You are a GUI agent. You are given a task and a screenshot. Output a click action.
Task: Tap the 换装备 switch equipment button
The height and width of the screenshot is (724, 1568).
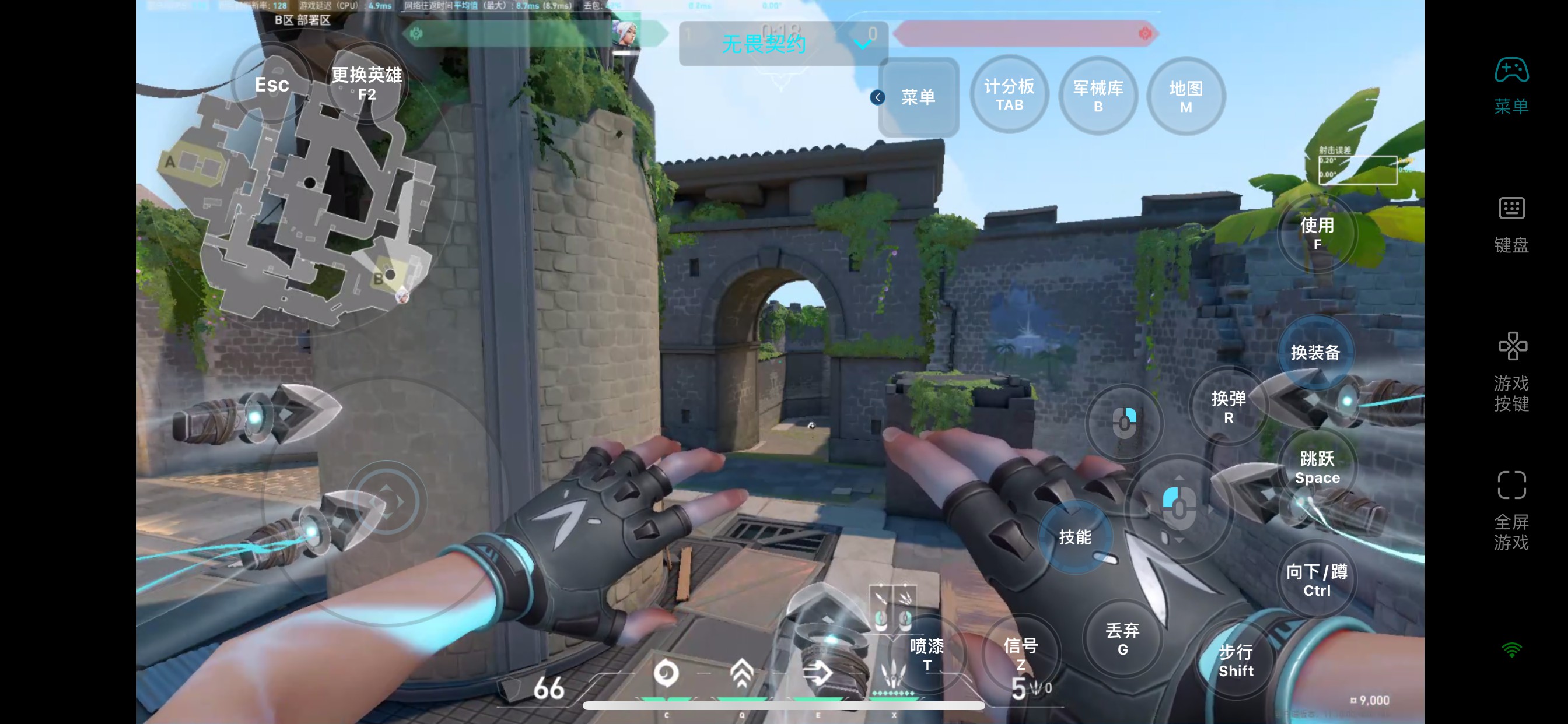click(1315, 352)
